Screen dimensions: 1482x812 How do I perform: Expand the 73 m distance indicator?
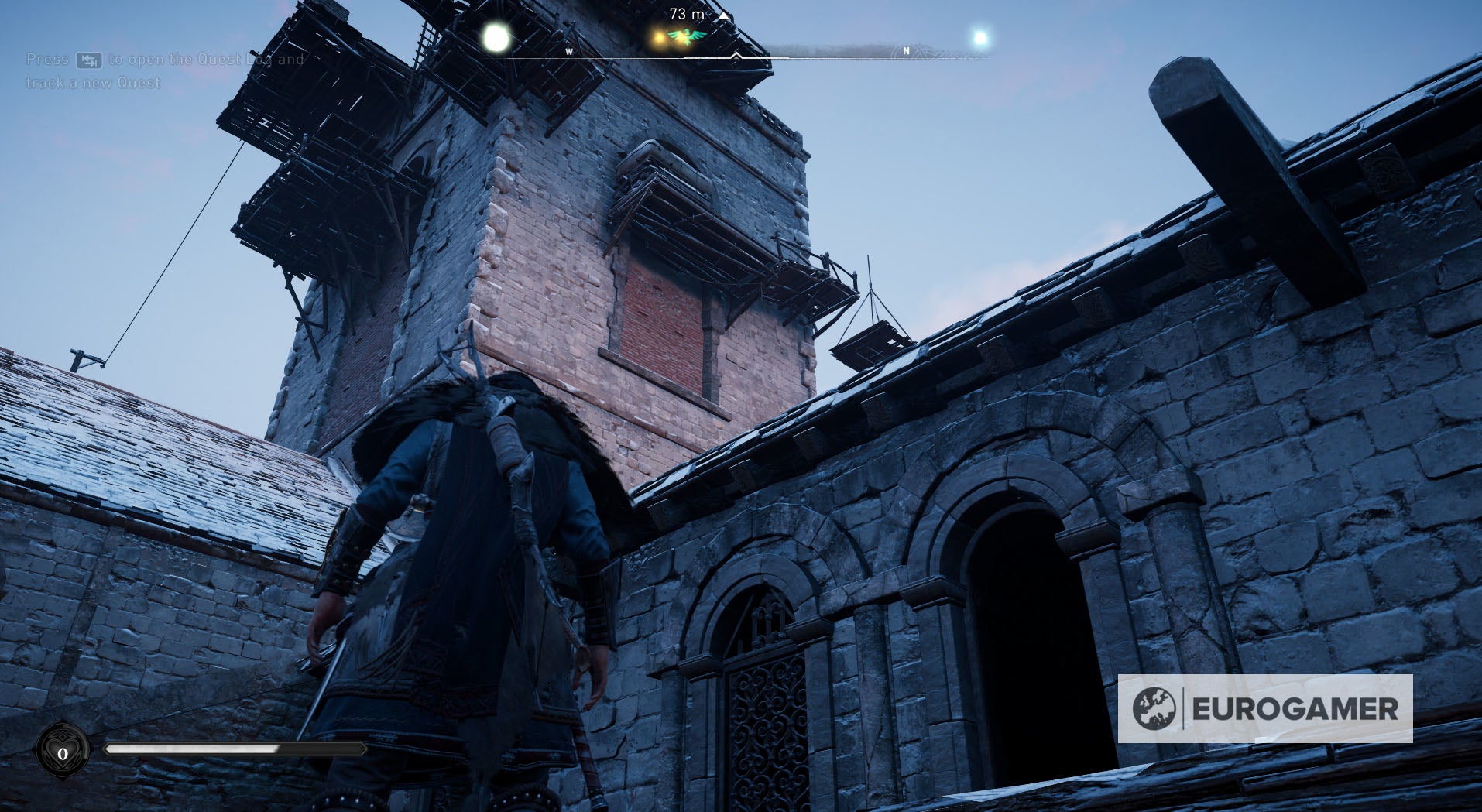coord(687,13)
